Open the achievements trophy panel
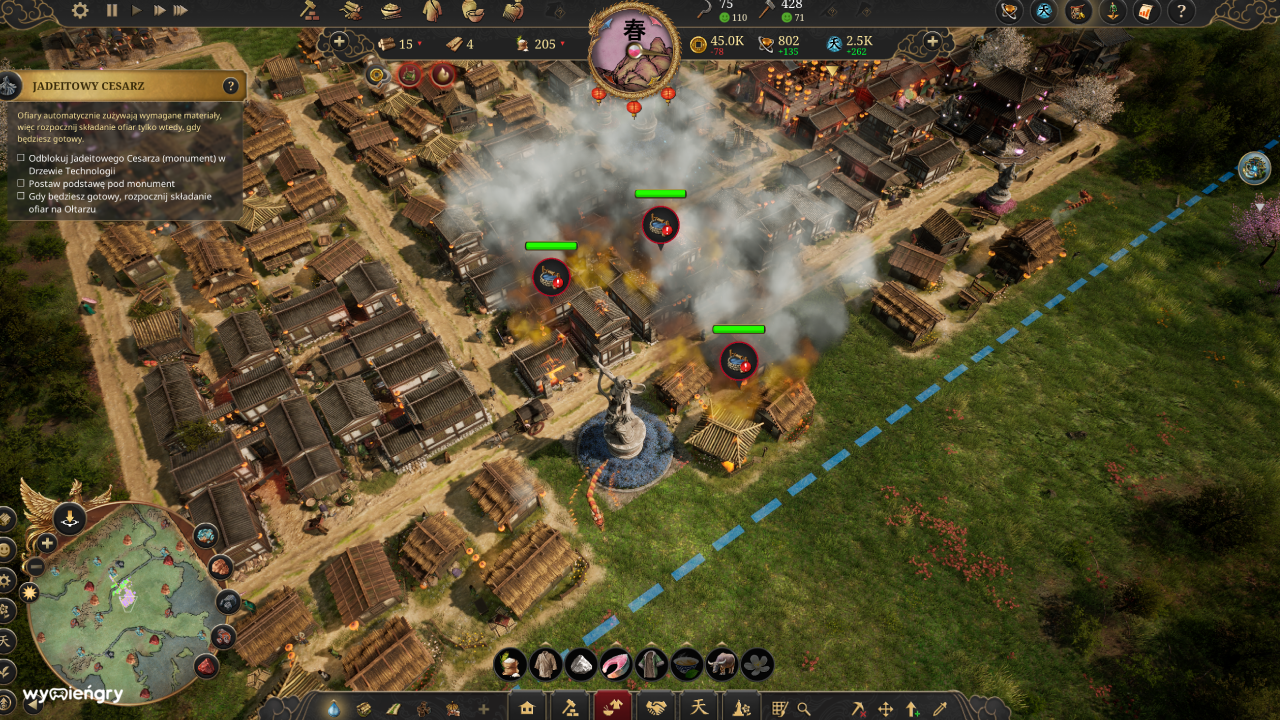This screenshot has height=720, width=1280. [x=1008, y=13]
